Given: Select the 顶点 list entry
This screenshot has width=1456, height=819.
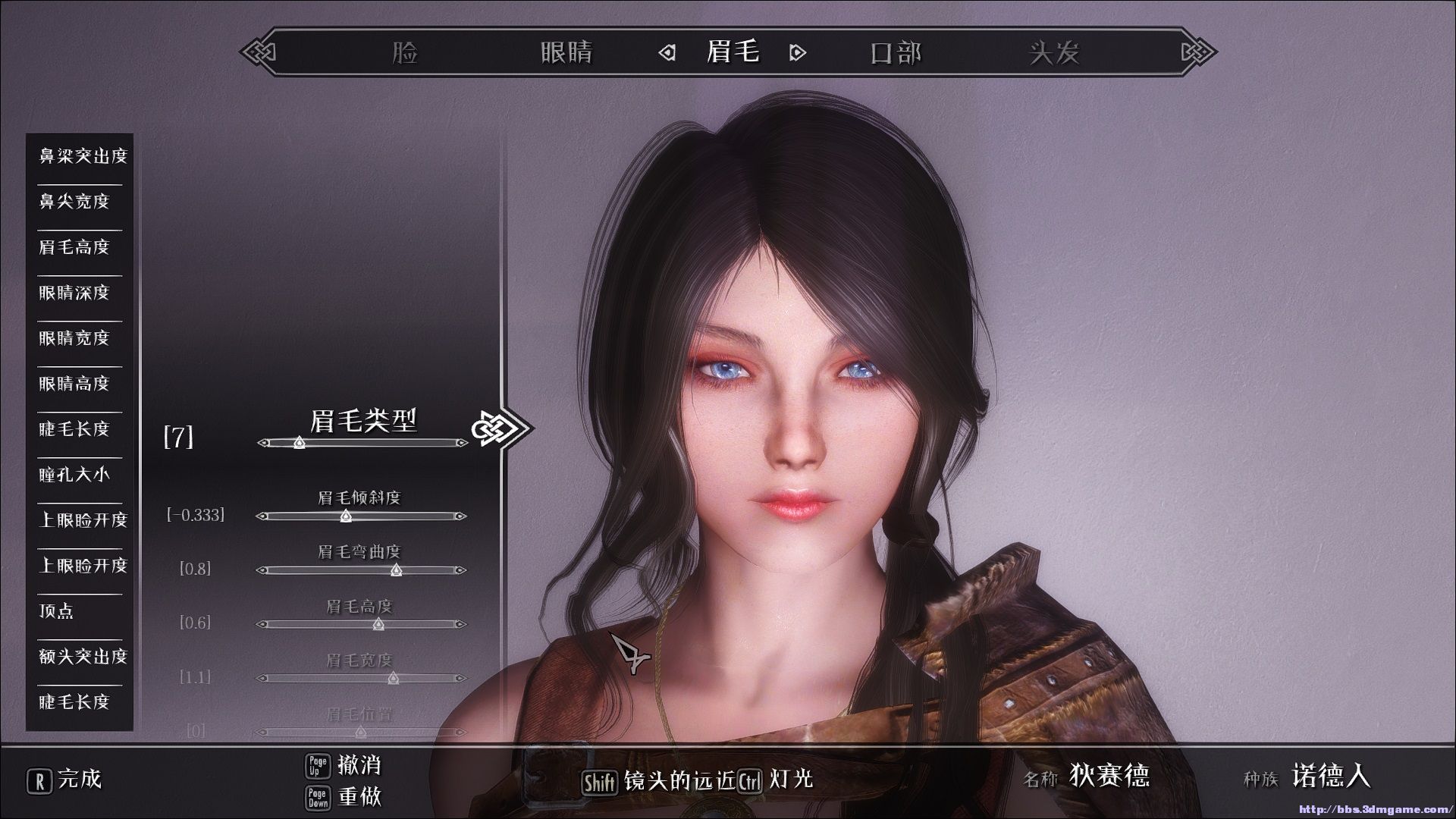Looking at the screenshot, I should (x=57, y=611).
